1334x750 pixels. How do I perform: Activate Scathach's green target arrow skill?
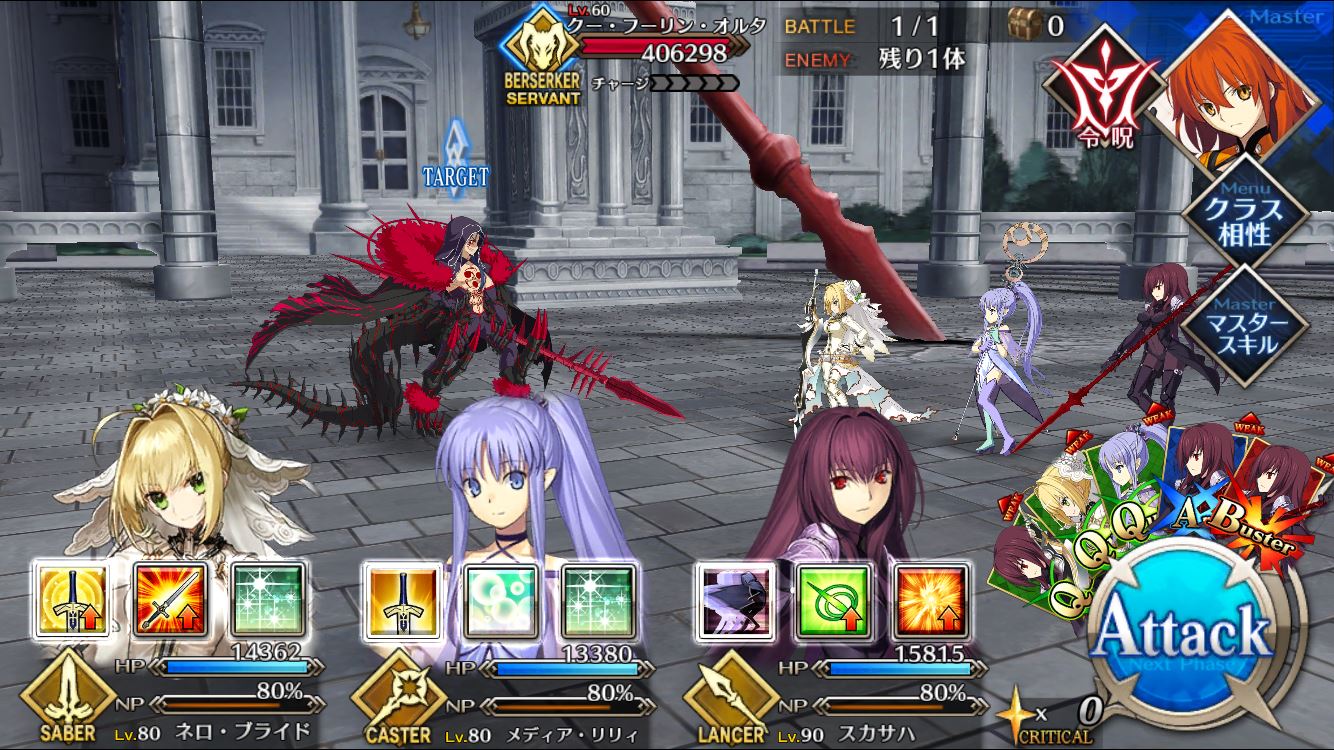click(833, 600)
